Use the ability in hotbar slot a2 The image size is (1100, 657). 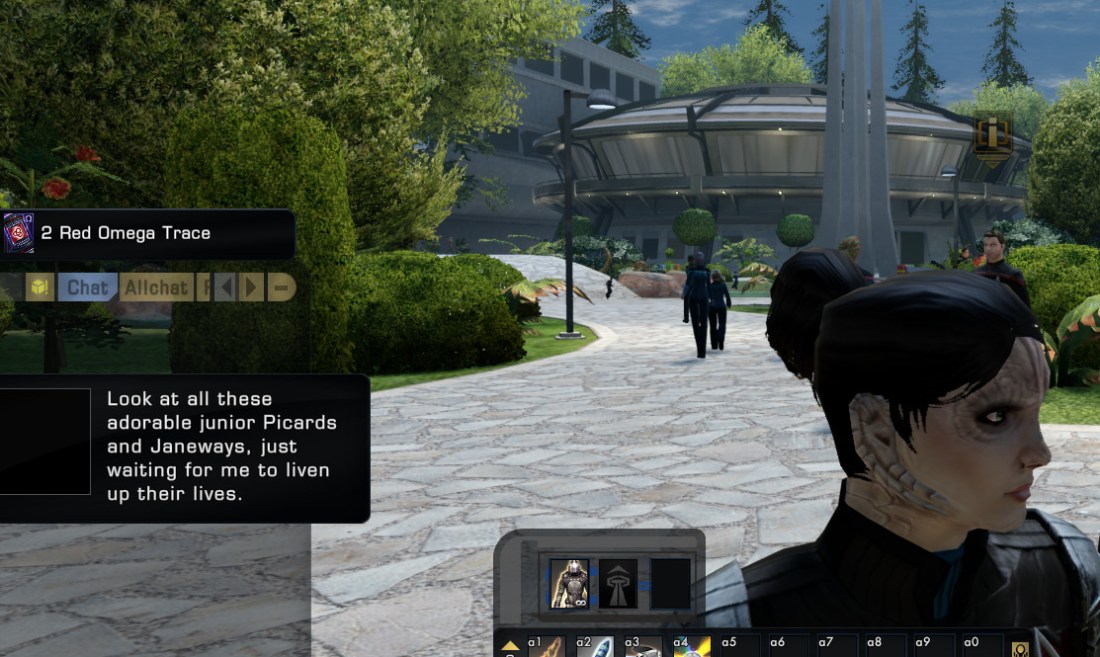(595, 648)
